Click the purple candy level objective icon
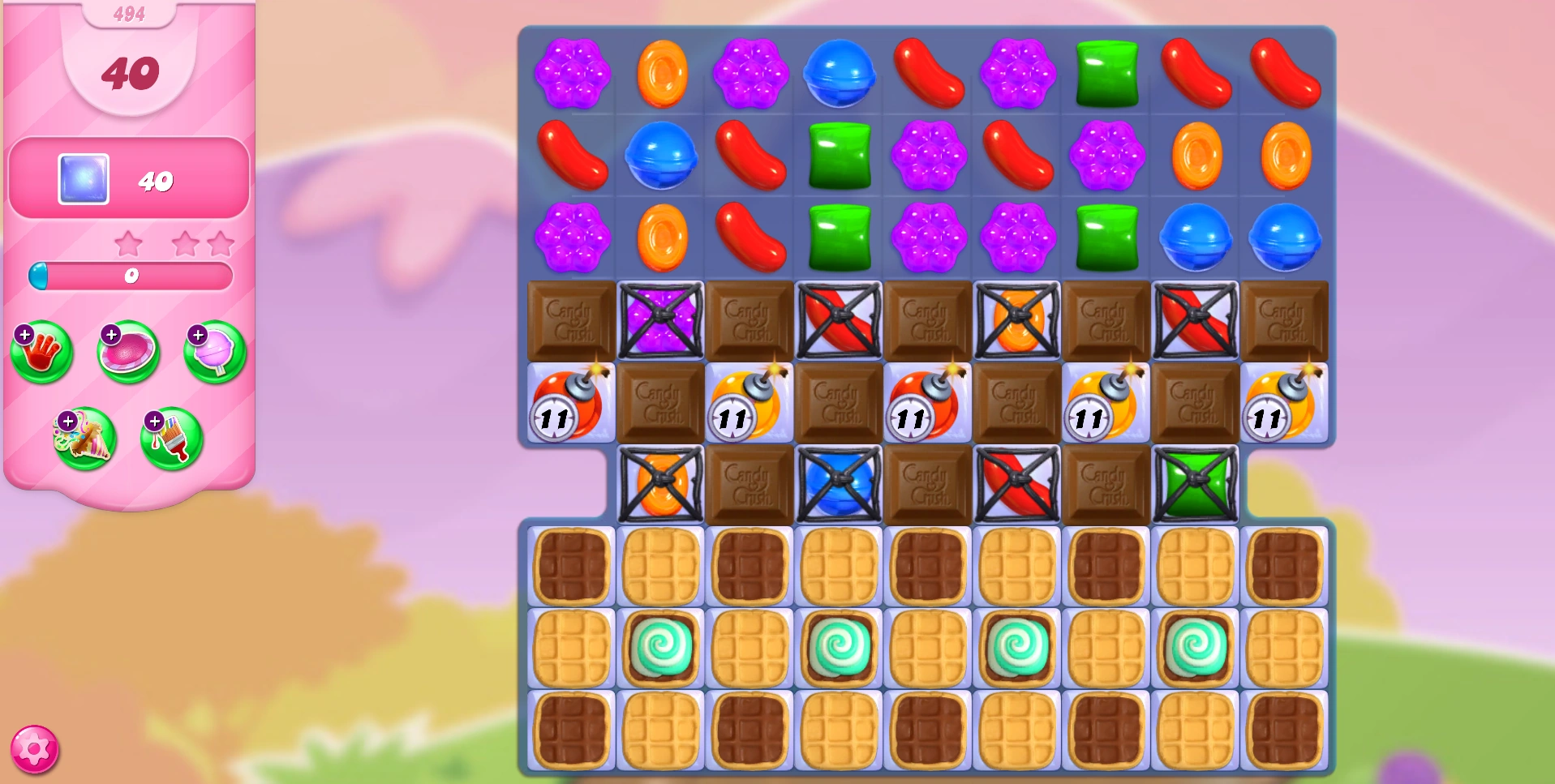 (84, 179)
